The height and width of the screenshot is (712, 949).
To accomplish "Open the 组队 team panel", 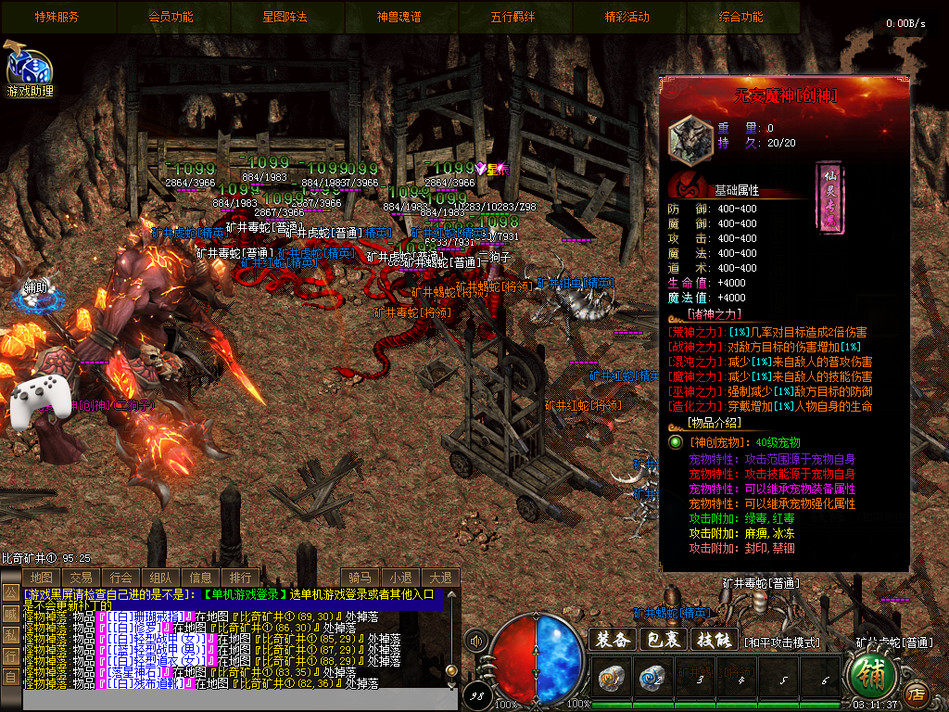I will tap(160, 577).
